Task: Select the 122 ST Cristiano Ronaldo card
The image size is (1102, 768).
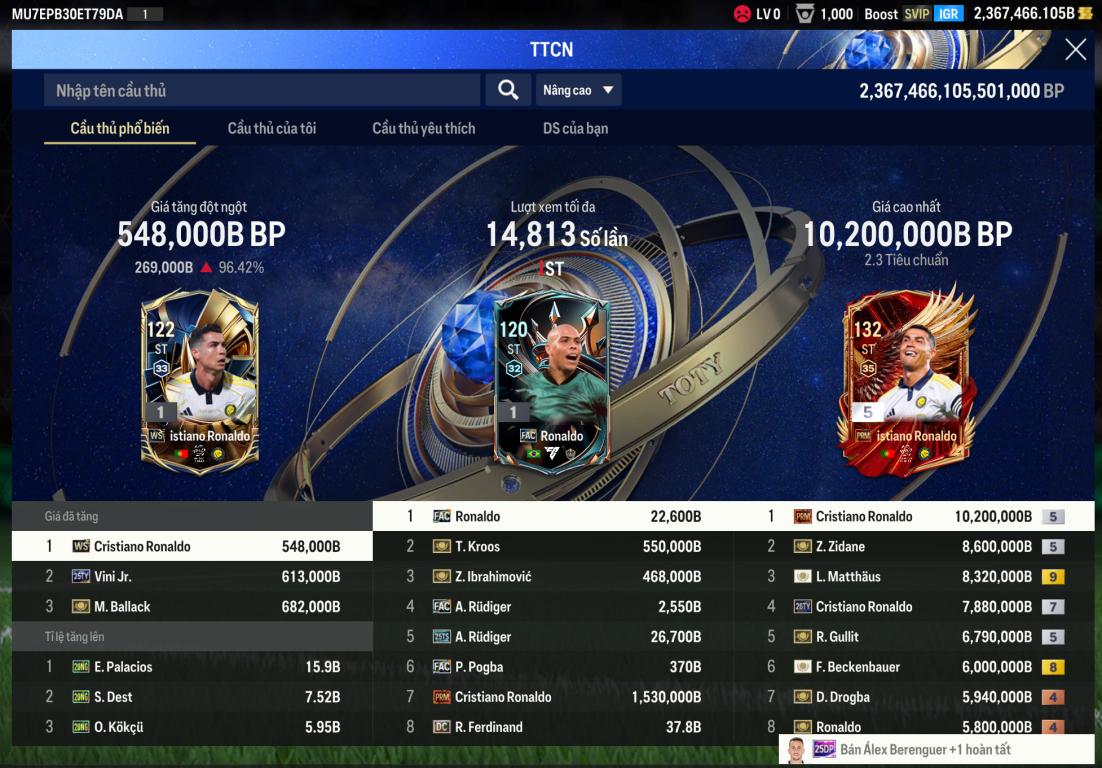Action: click(x=200, y=380)
